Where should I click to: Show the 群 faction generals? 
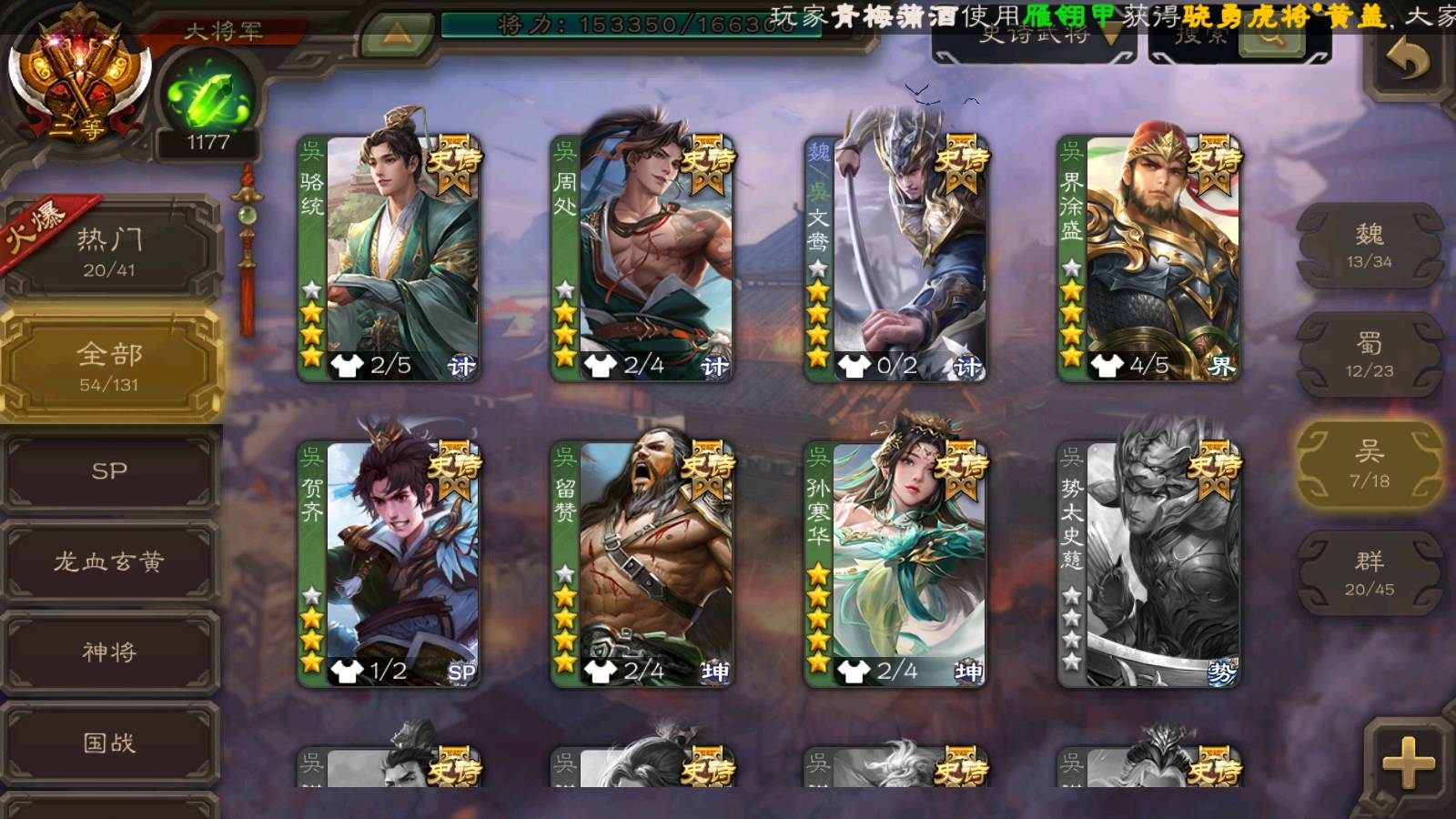click(1369, 573)
